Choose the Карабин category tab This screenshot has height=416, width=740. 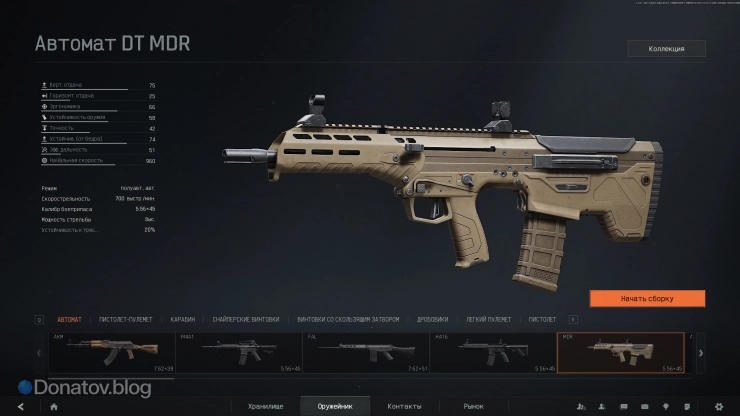[182, 319]
